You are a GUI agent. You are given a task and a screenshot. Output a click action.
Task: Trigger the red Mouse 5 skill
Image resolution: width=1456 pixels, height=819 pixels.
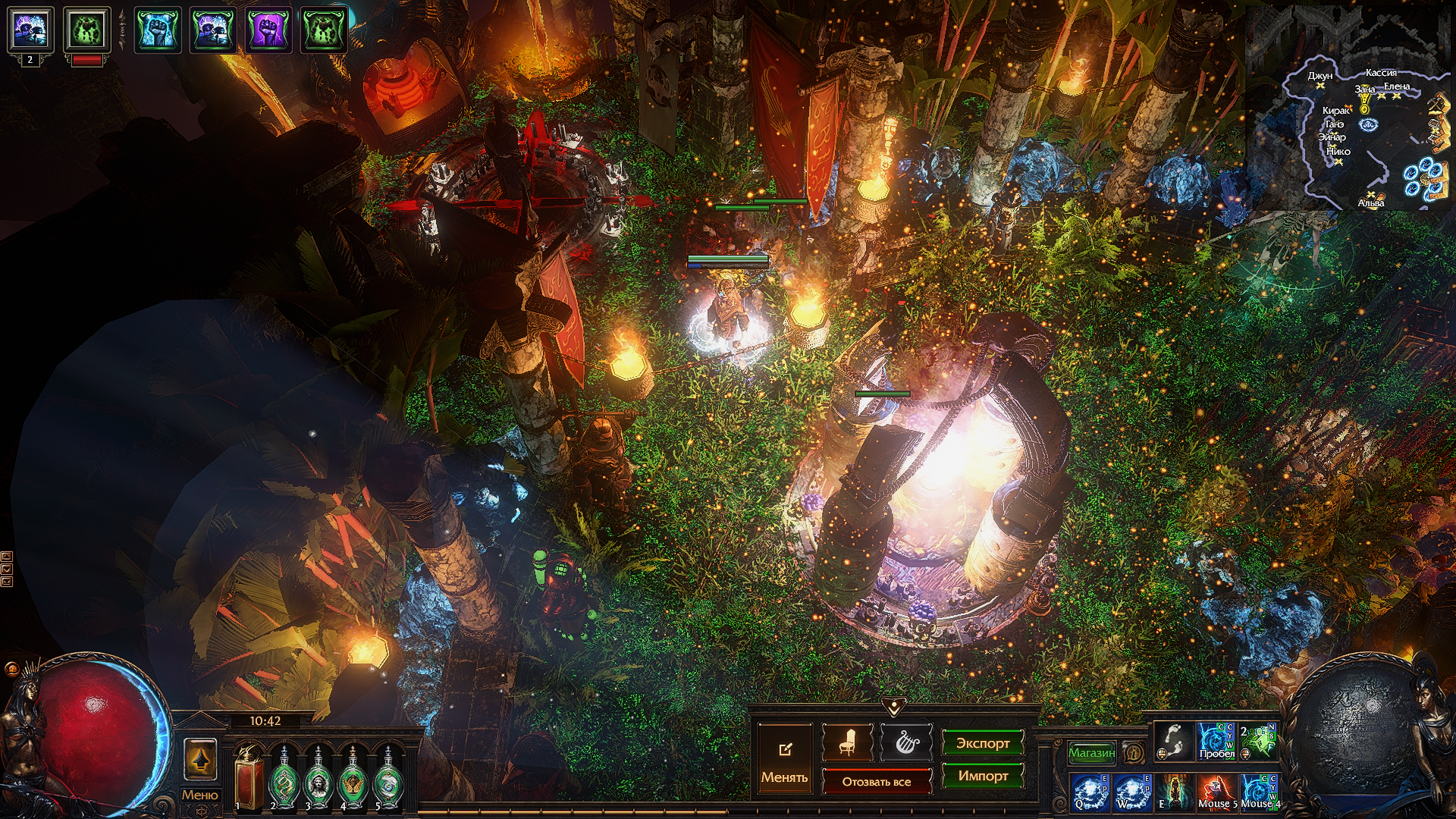pos(1216,792)
